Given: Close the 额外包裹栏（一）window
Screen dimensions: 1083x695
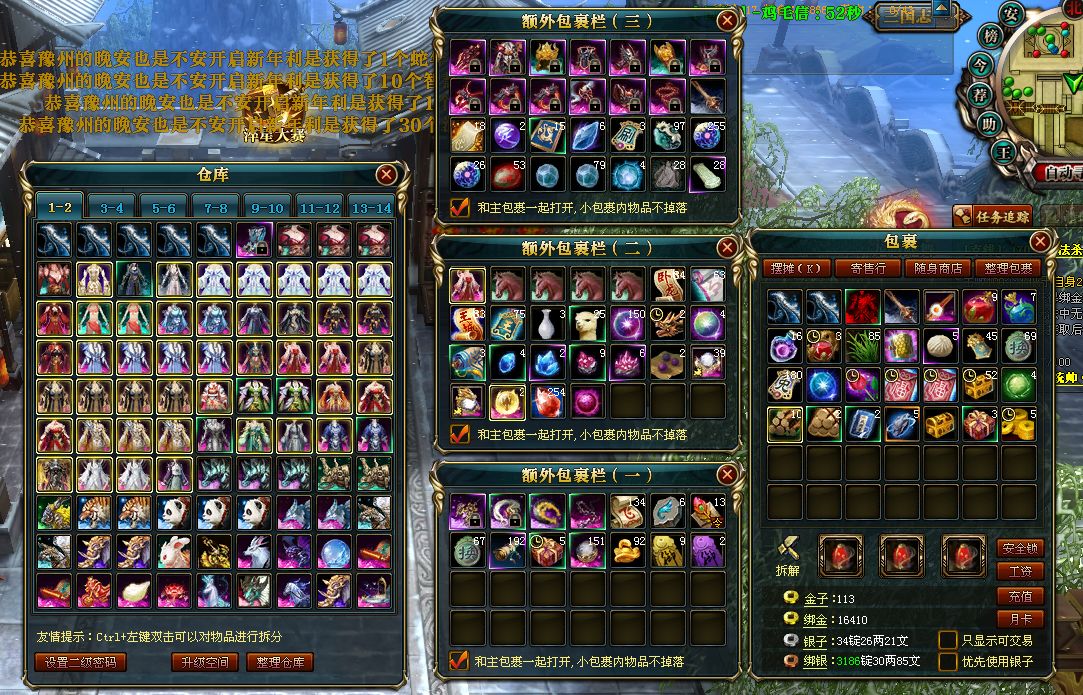Looking at the screenshot, I should pos(727,474).
